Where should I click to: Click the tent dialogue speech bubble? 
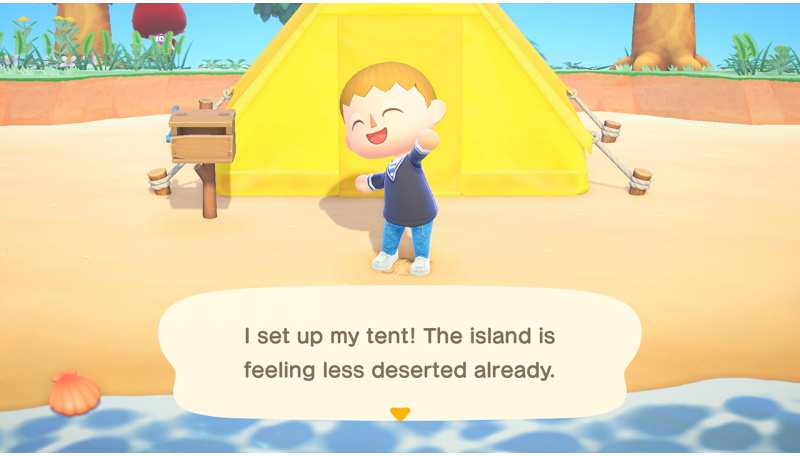(x=400, y=352)
